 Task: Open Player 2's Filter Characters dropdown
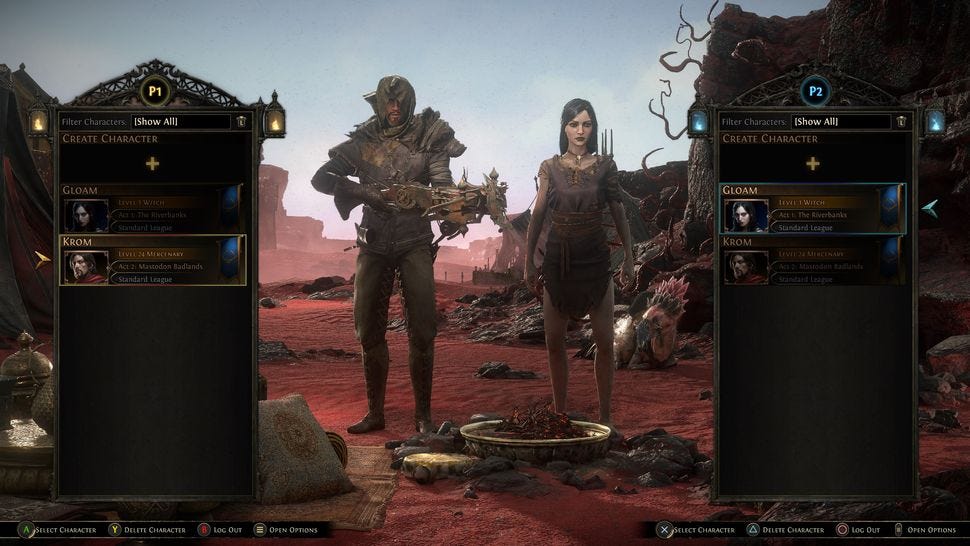pos(840,121)
